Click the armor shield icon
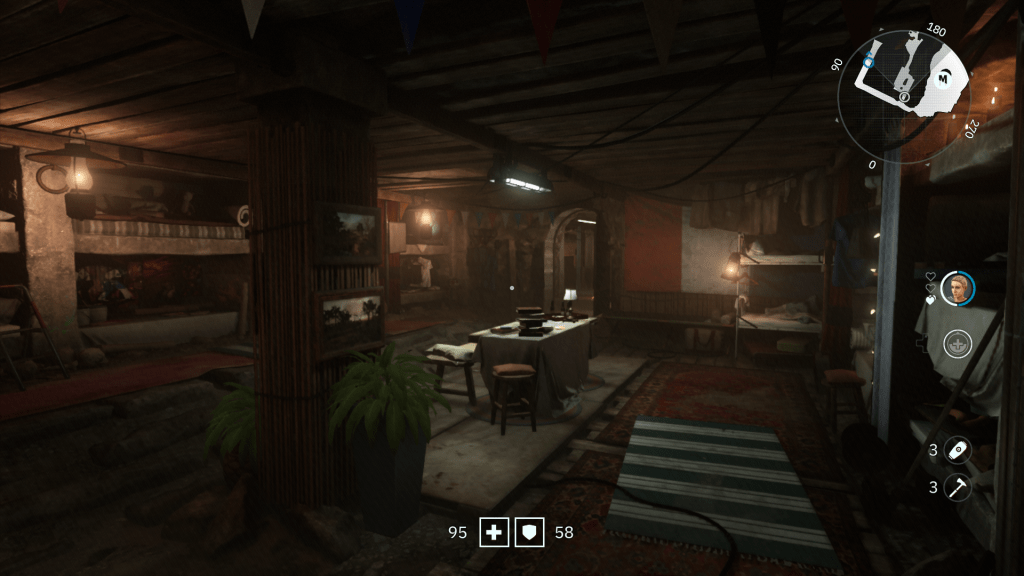 tap(529, 532)
